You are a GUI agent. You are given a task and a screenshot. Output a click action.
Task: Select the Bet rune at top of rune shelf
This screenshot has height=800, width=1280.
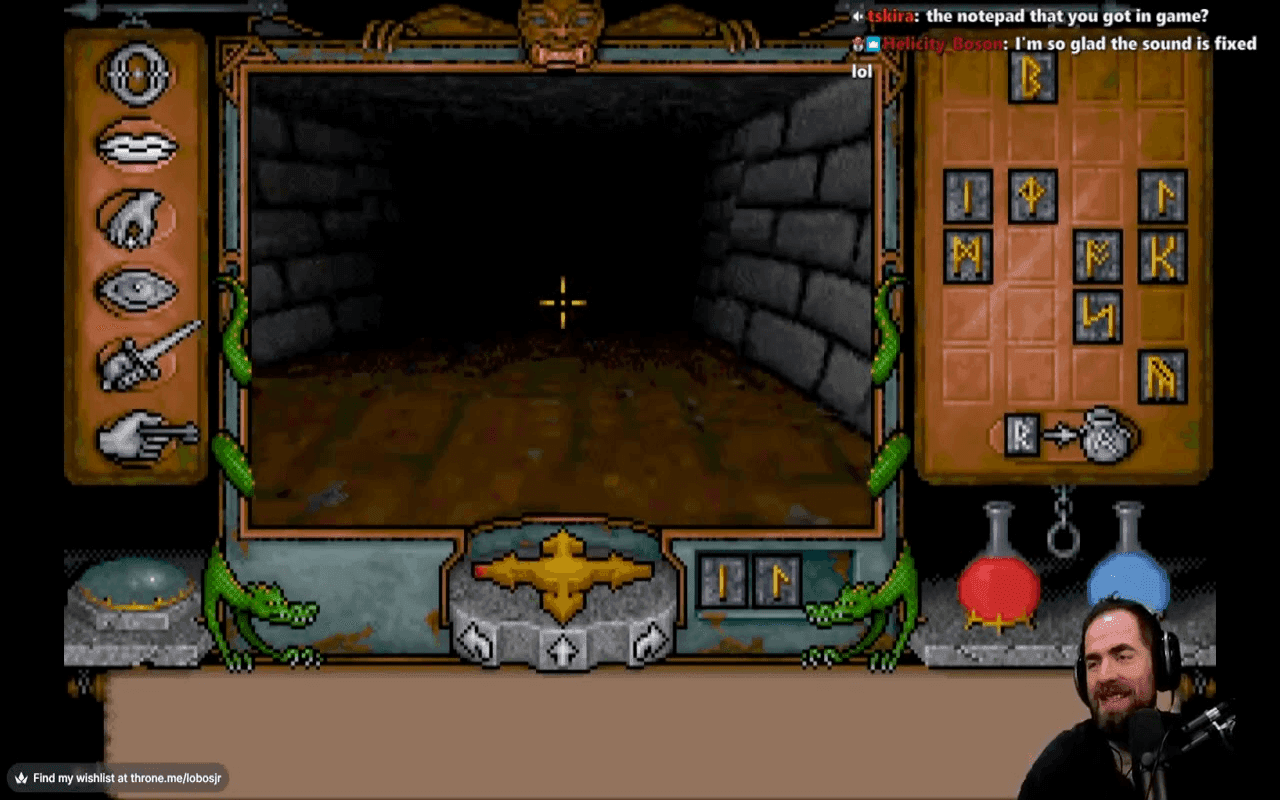[1031, 80]
